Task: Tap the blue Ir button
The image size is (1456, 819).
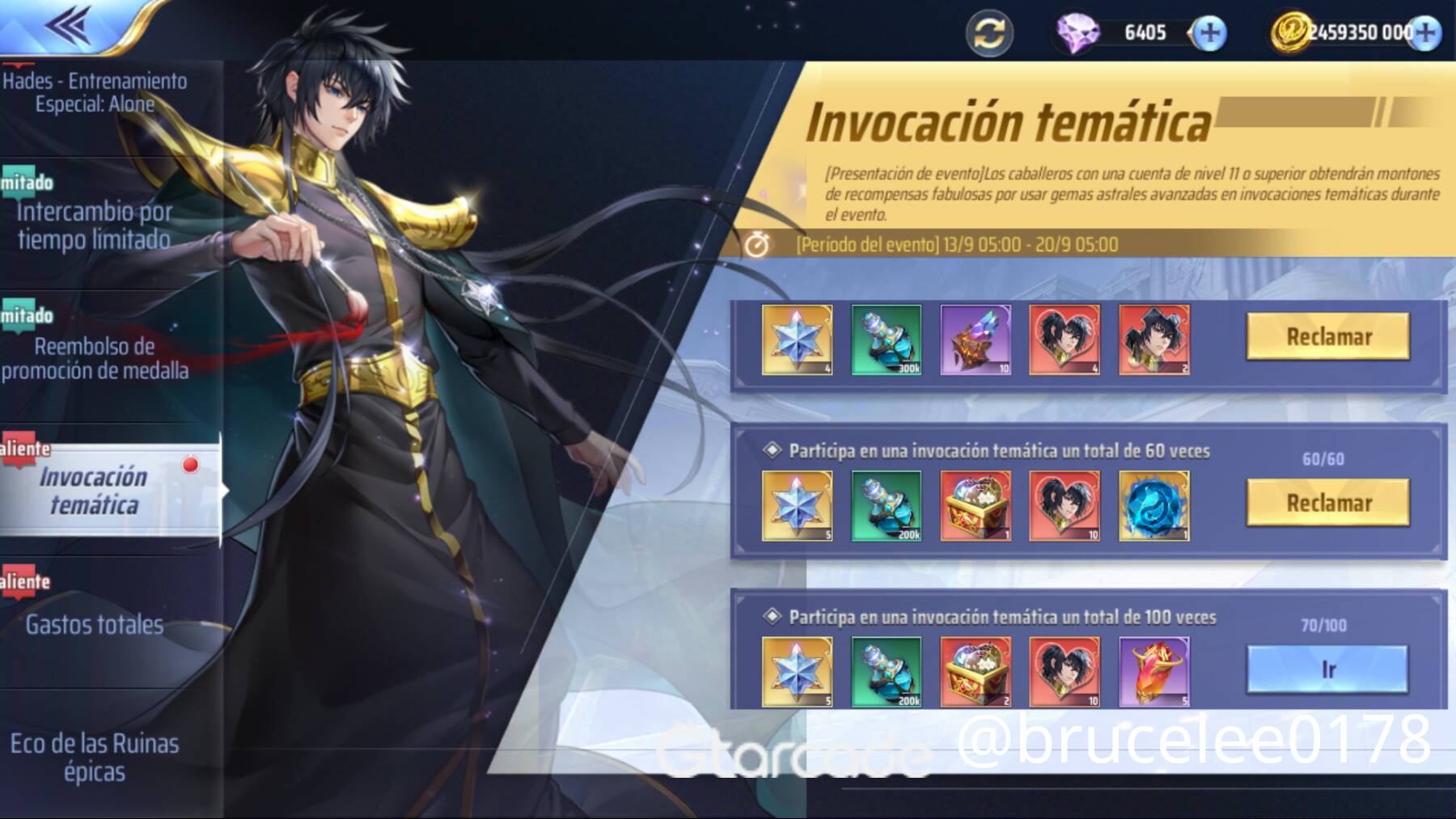Action: tap(1328, 669)
